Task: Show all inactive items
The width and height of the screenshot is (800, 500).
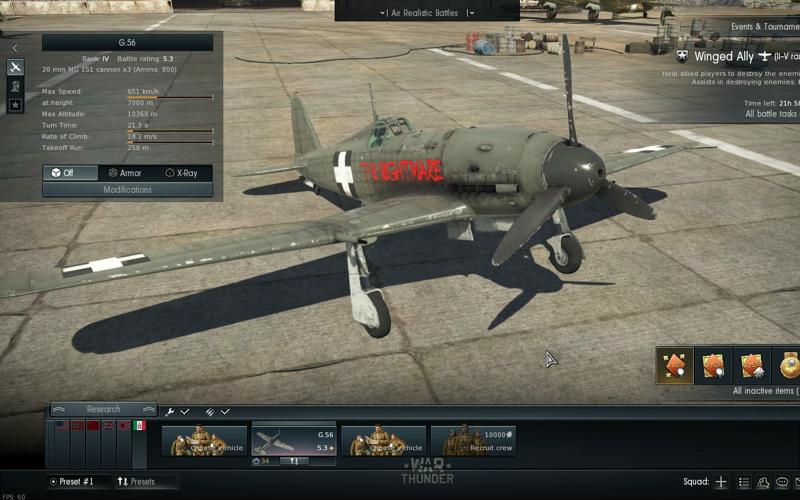Action: (765, 391)
